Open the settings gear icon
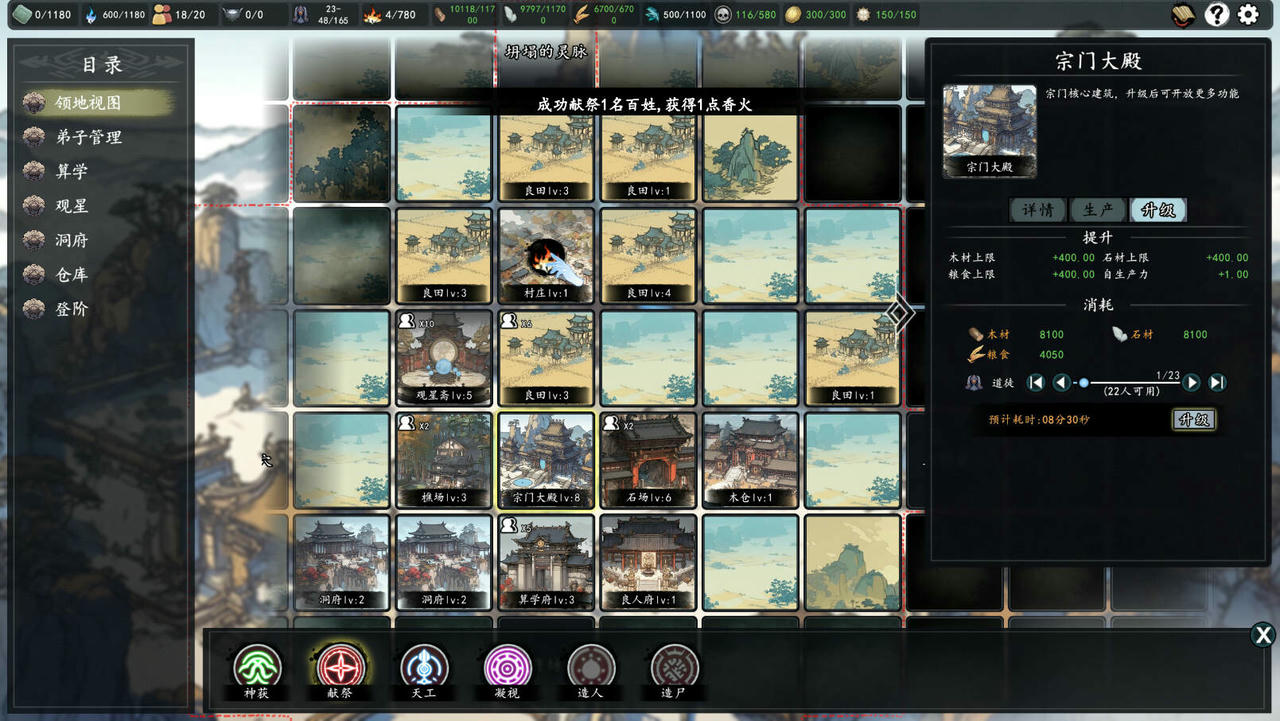 point(1248,14)
